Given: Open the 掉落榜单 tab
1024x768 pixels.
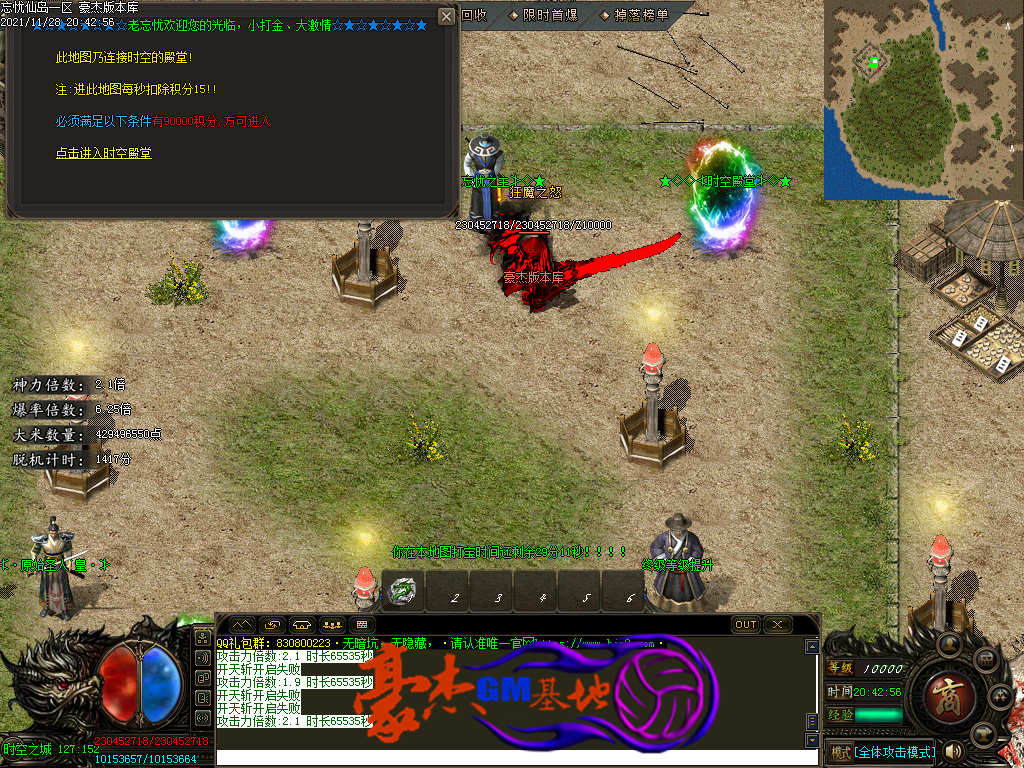Looking at the screenshot, I should click(634, 15).
